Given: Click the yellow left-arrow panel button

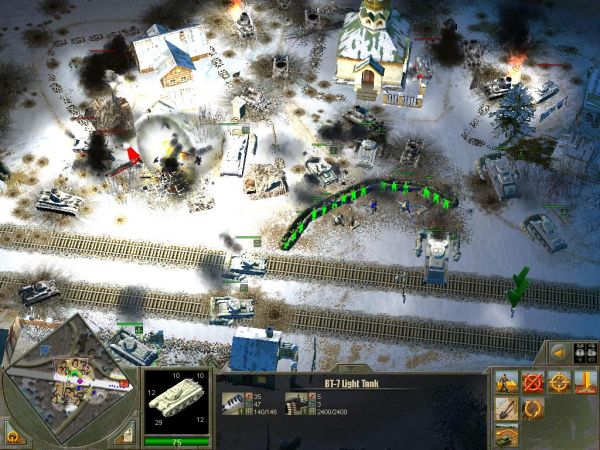Looking at the screenshot, I should tap(560, 353).
